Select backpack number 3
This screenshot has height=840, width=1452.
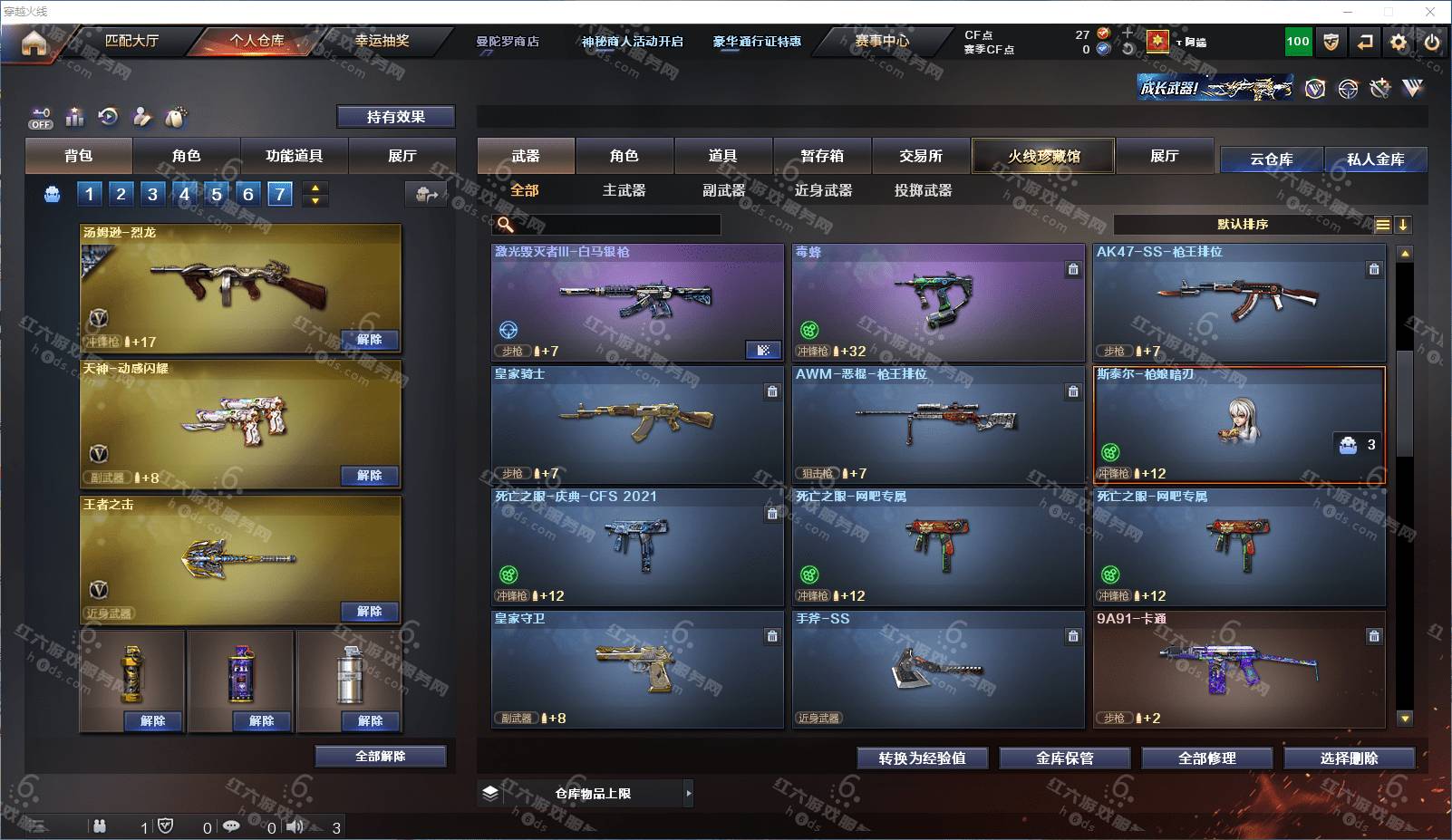[152, 194]
